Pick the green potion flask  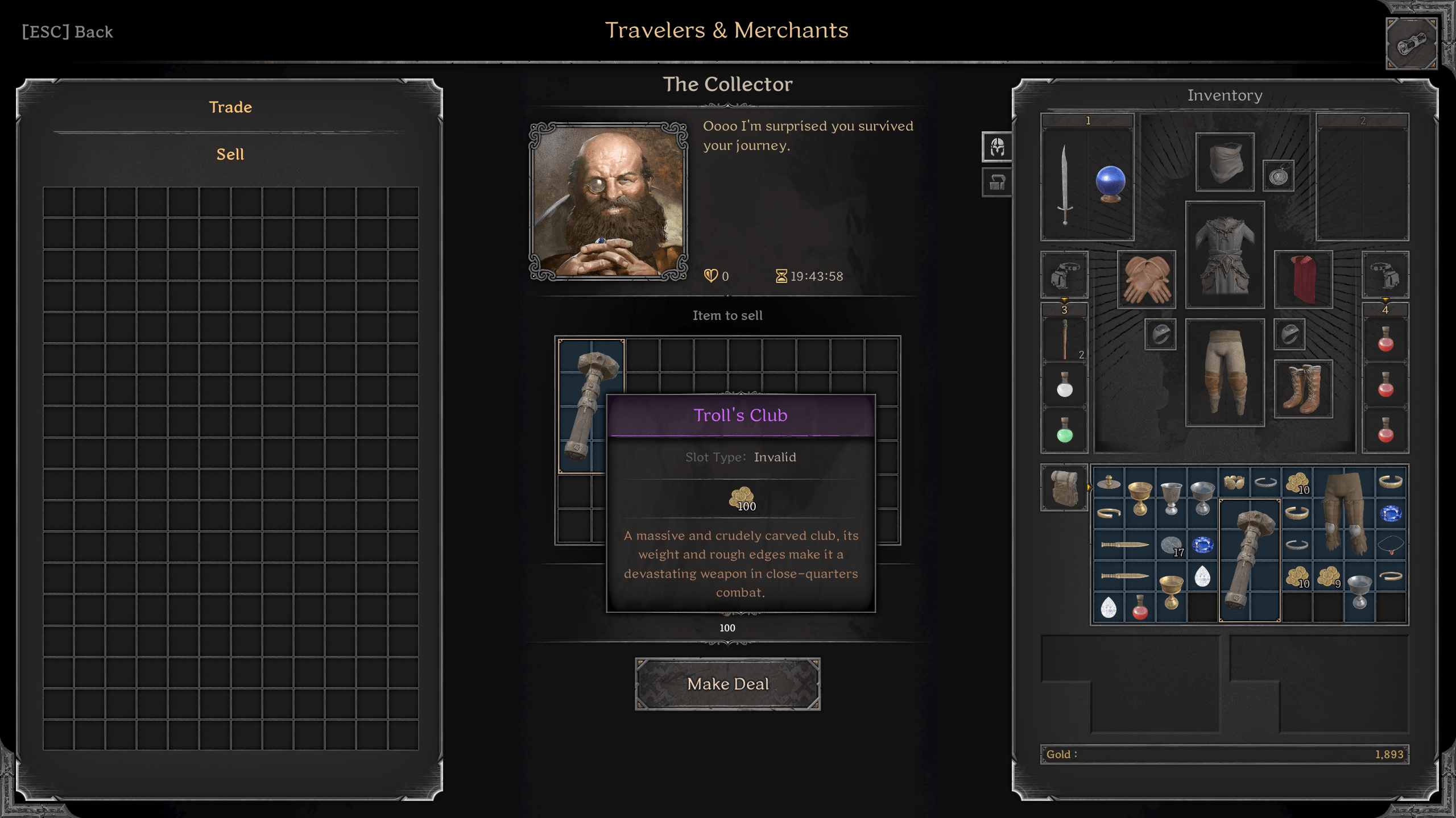[1065, 431]
